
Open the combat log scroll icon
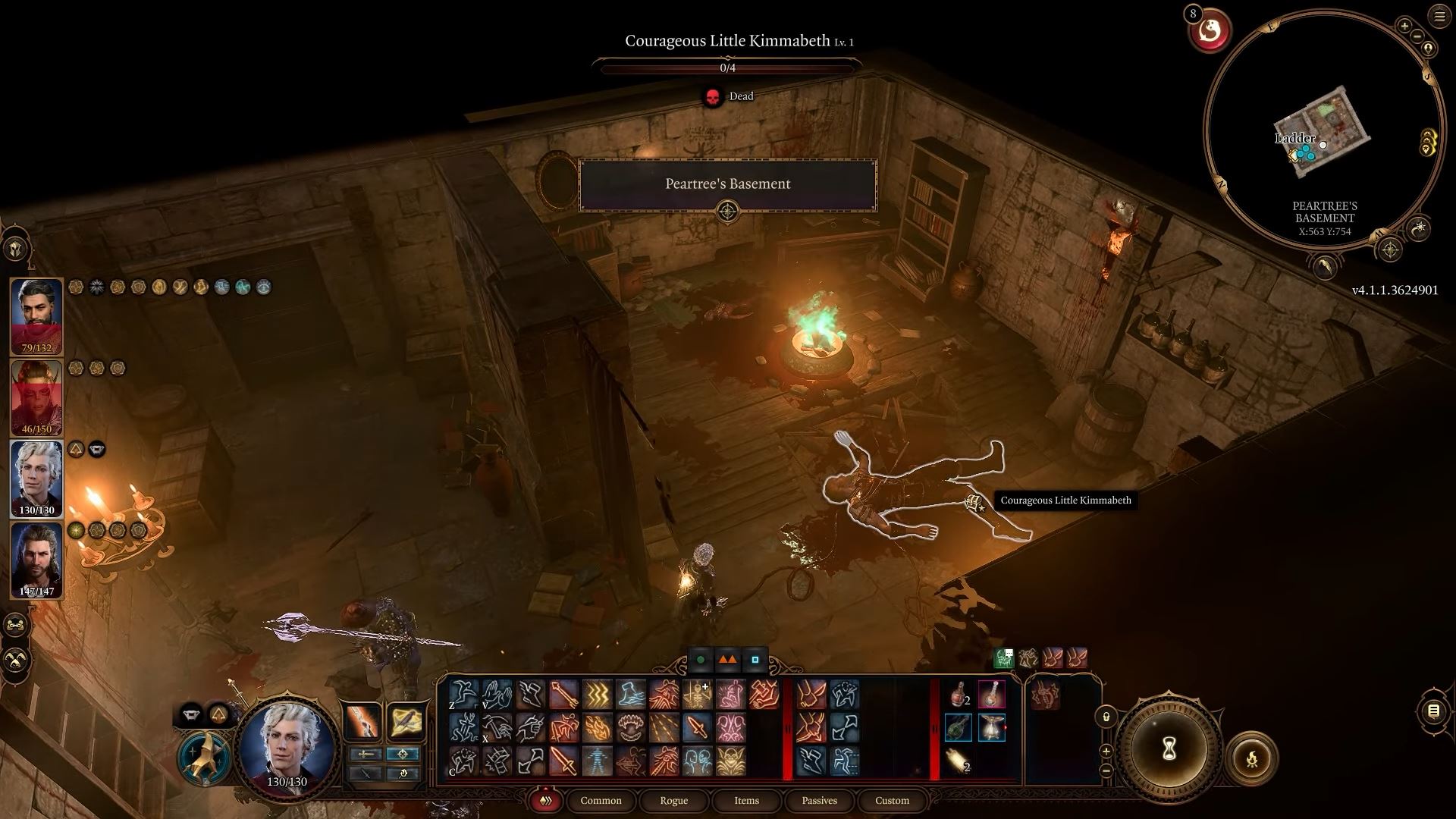pos(1433,711)
